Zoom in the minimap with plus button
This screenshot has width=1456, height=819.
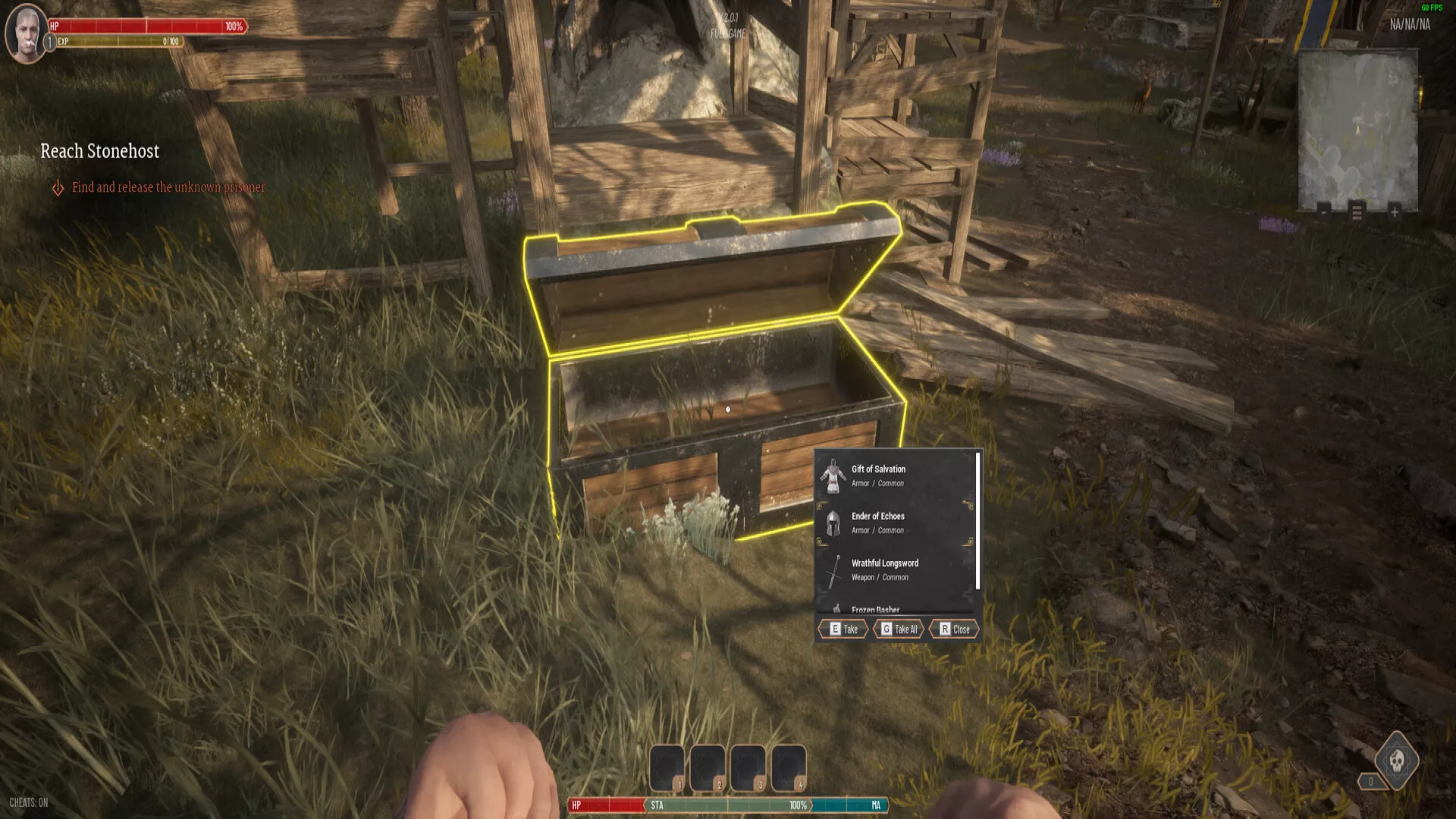click(x=1394, y=212)
